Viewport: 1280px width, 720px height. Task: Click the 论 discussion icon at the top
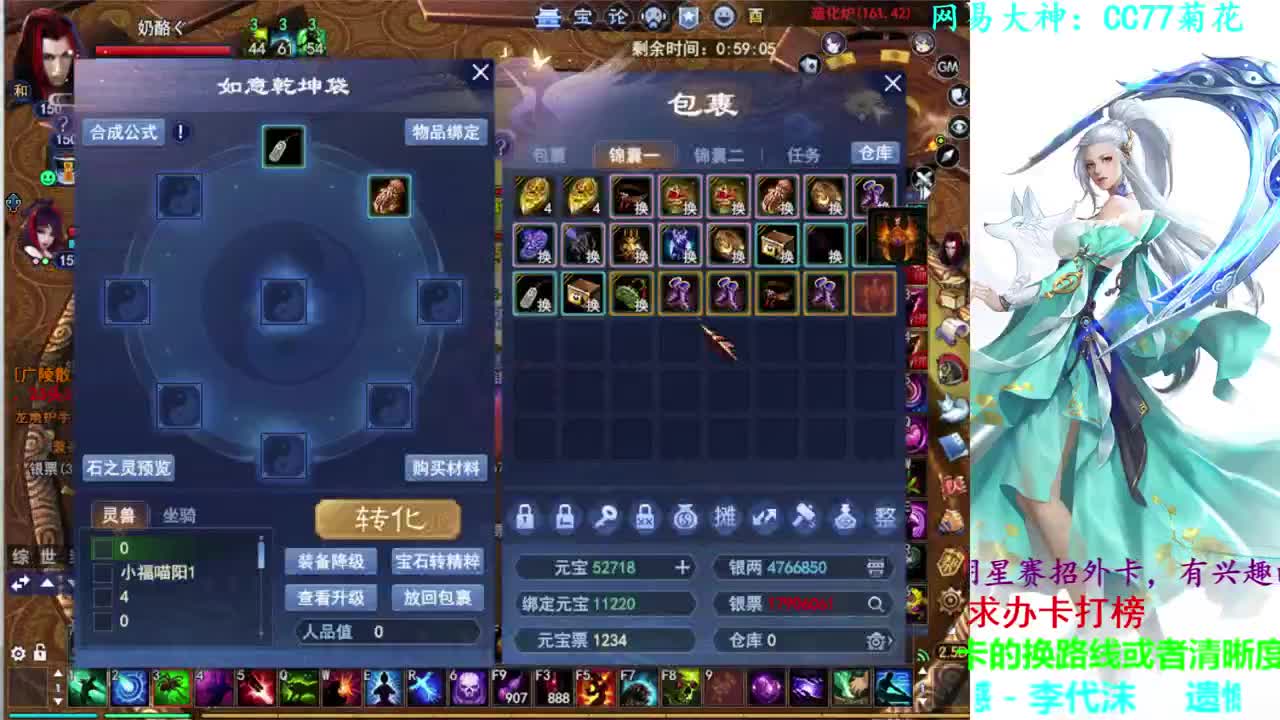(618, 18)
